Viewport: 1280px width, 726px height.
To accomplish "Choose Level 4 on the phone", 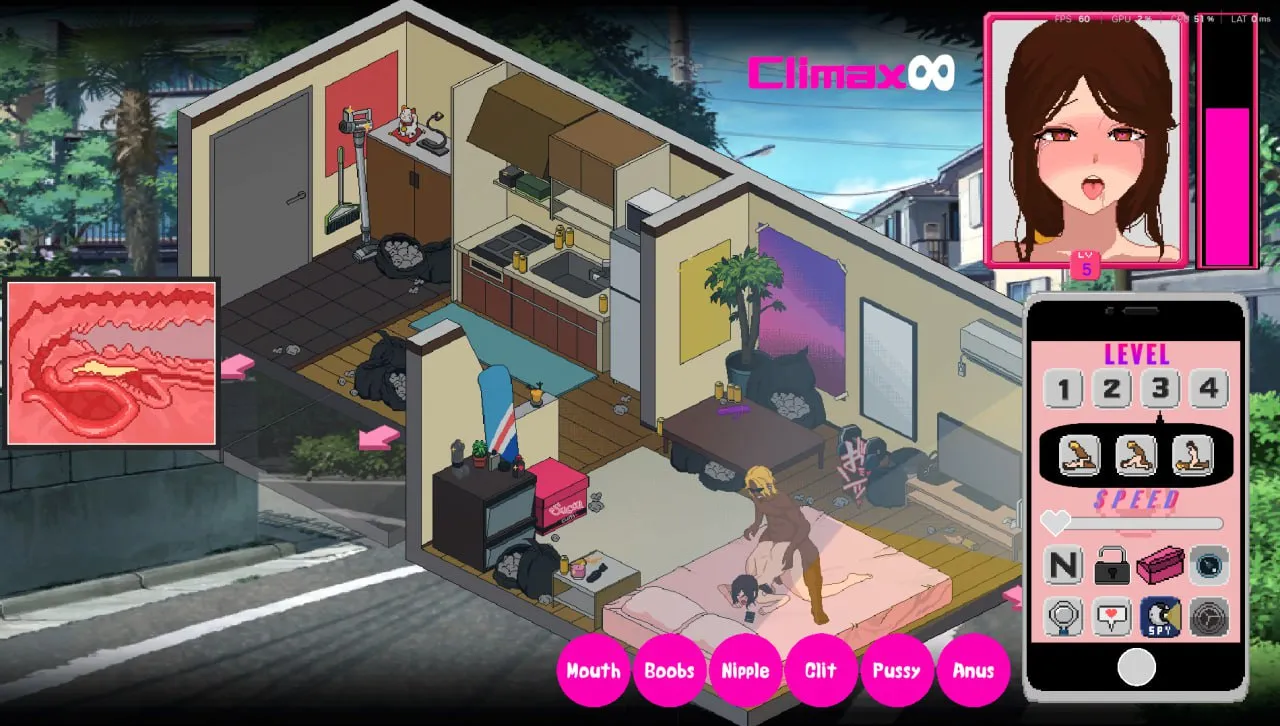I will [x=1210, y=389].
